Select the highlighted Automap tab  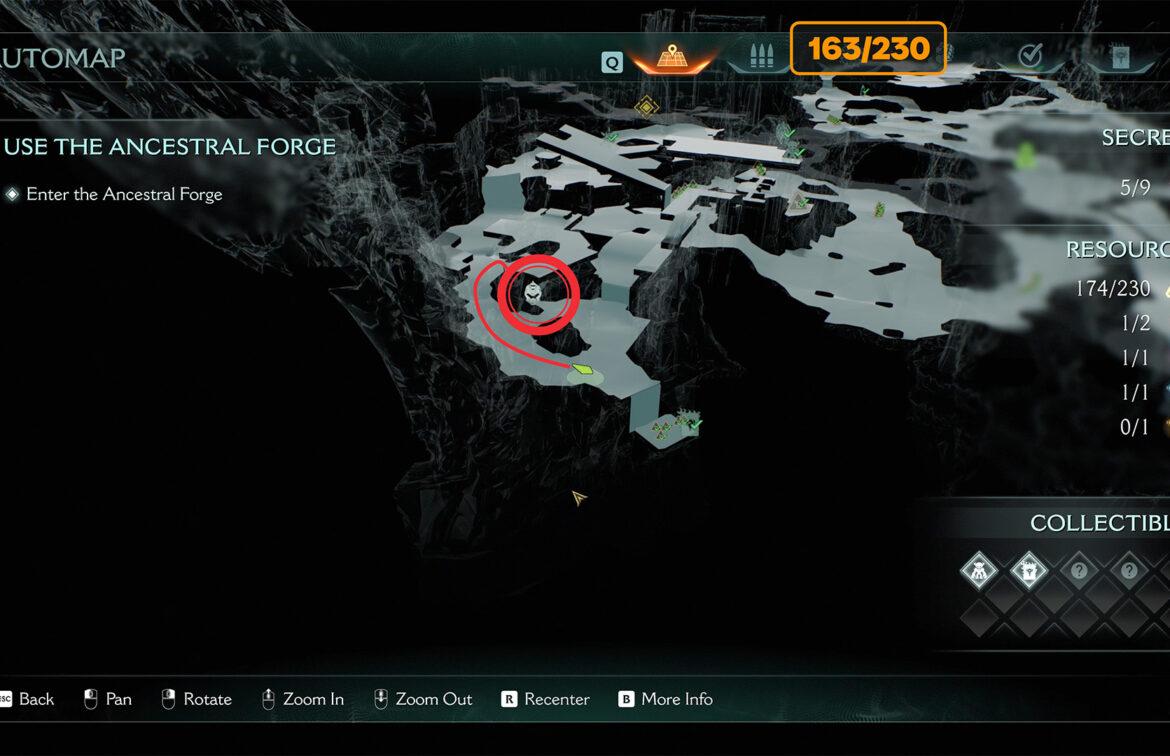point(670,57)
